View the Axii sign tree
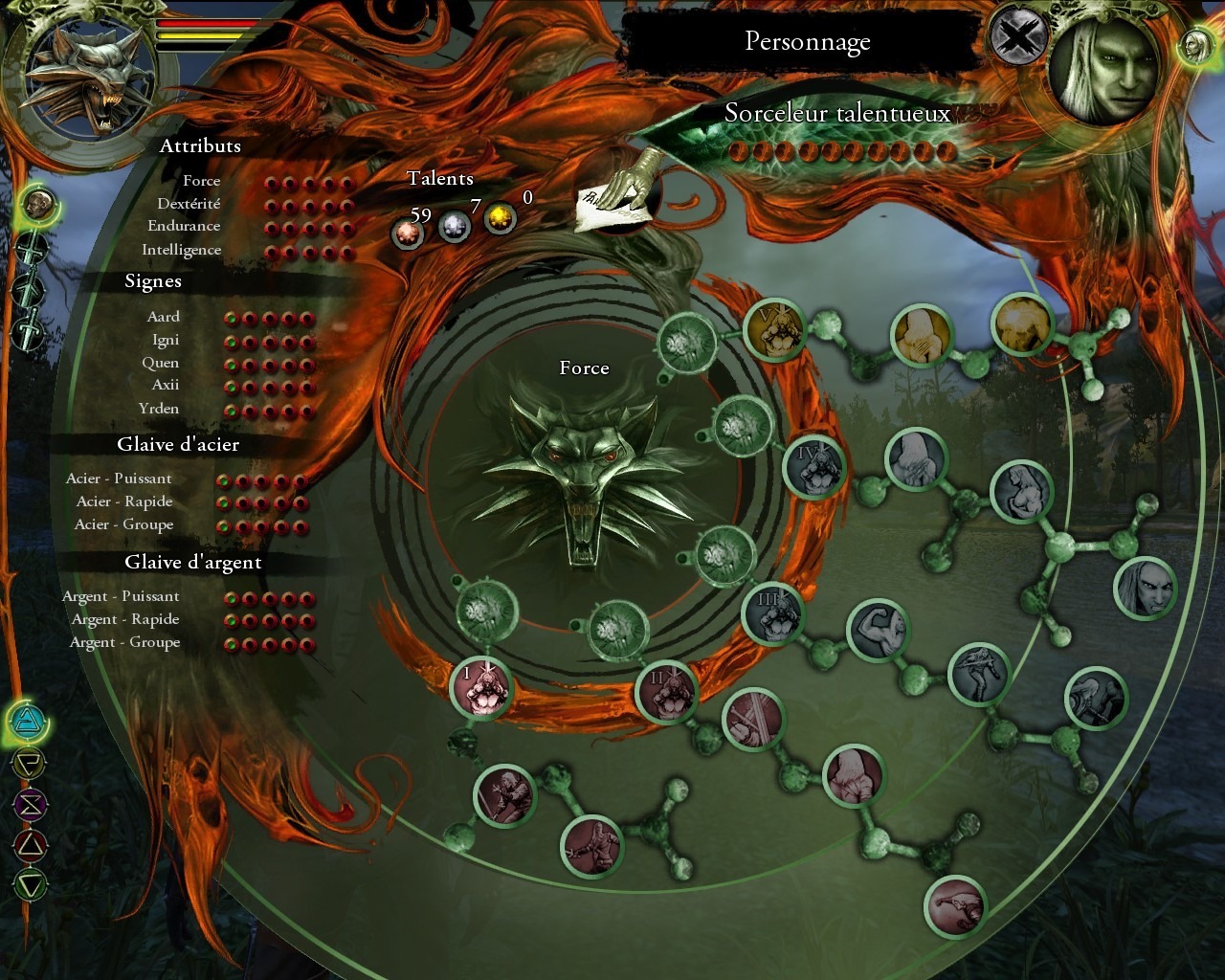Image resolution: width=1225 pixels, height=980 pixels. click(x=165, y=385)
